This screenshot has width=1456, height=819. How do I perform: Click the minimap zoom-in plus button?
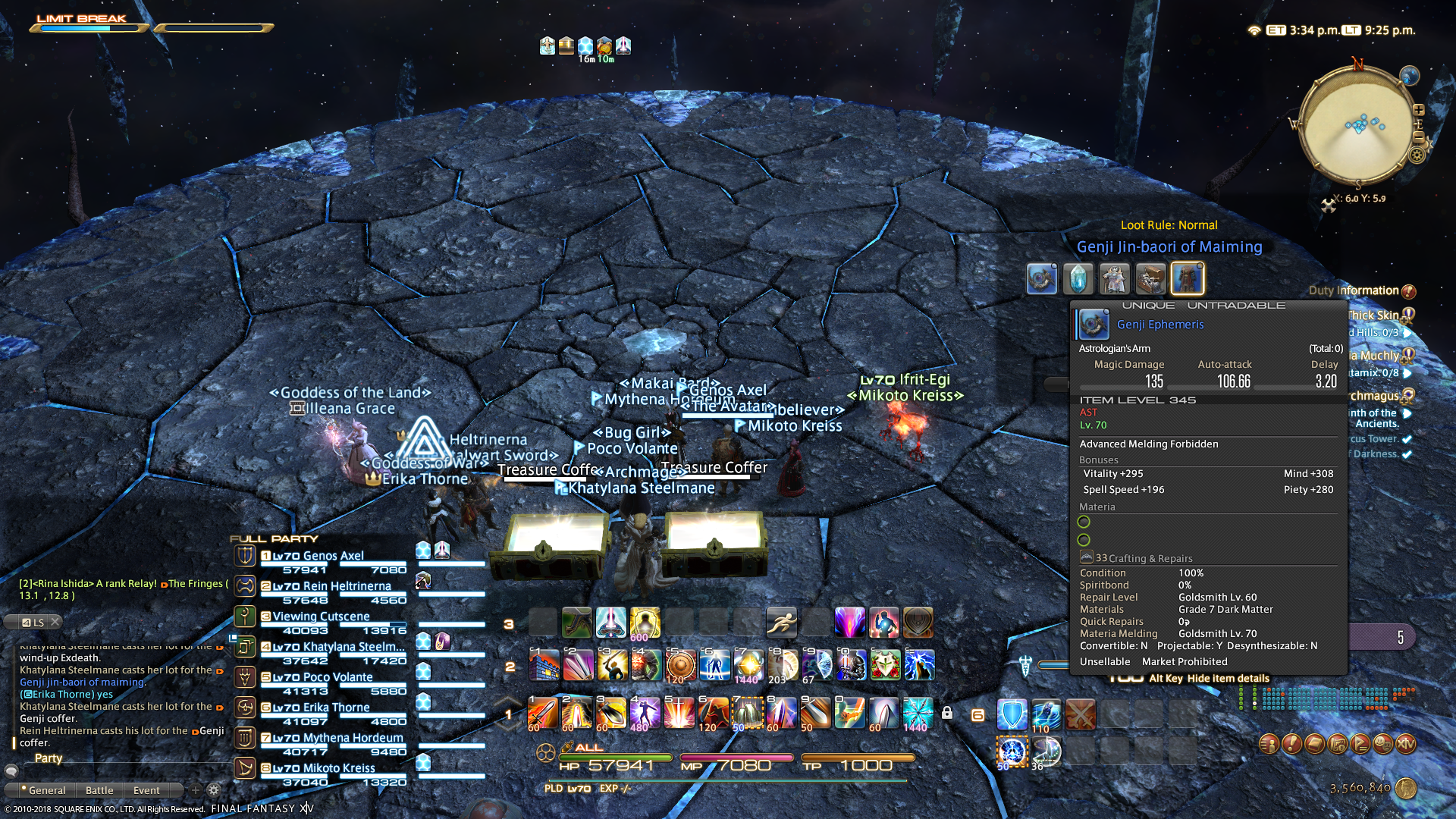tap(1418, 110)
